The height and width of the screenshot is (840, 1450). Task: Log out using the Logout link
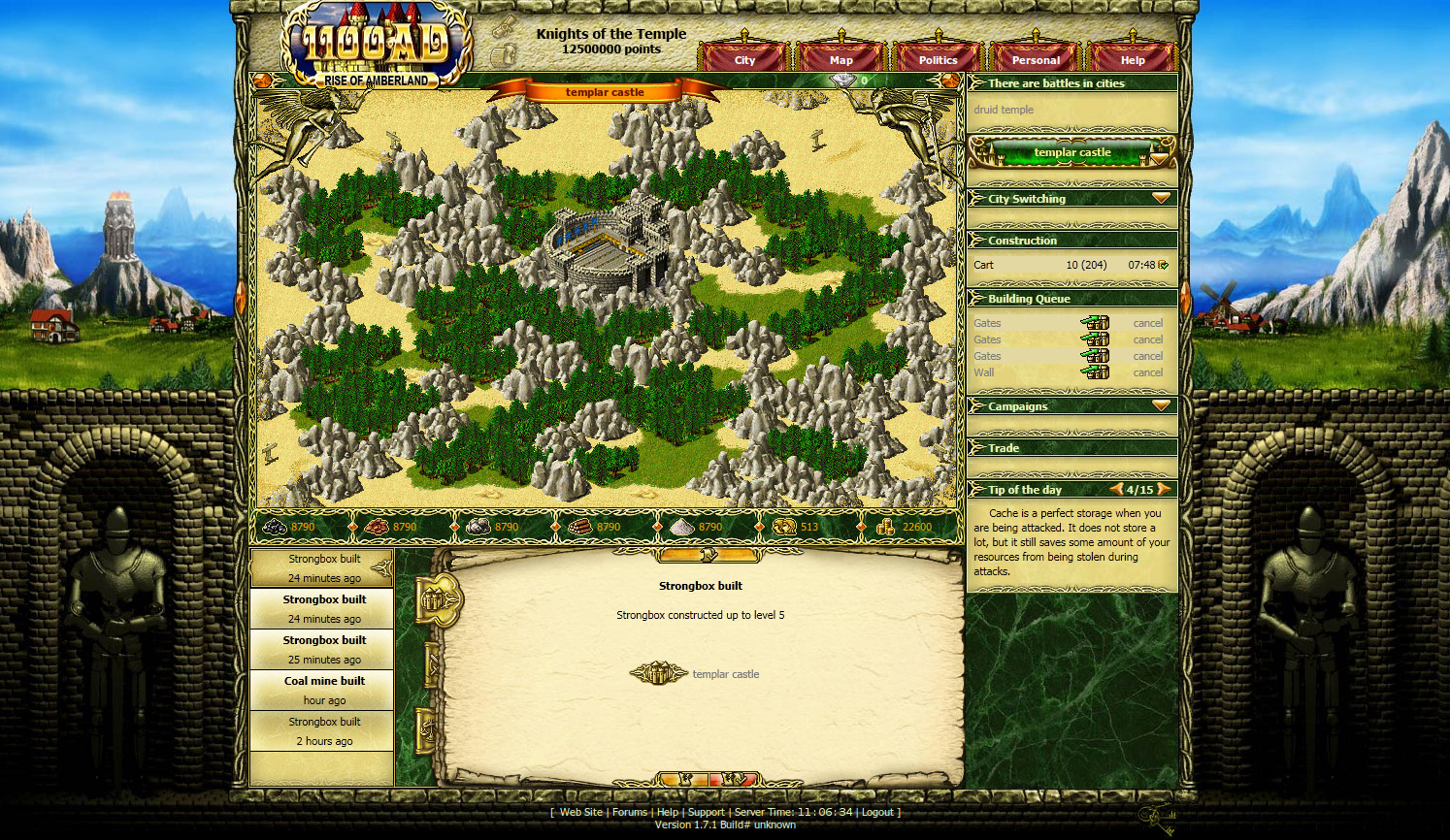tap(877, 813)
